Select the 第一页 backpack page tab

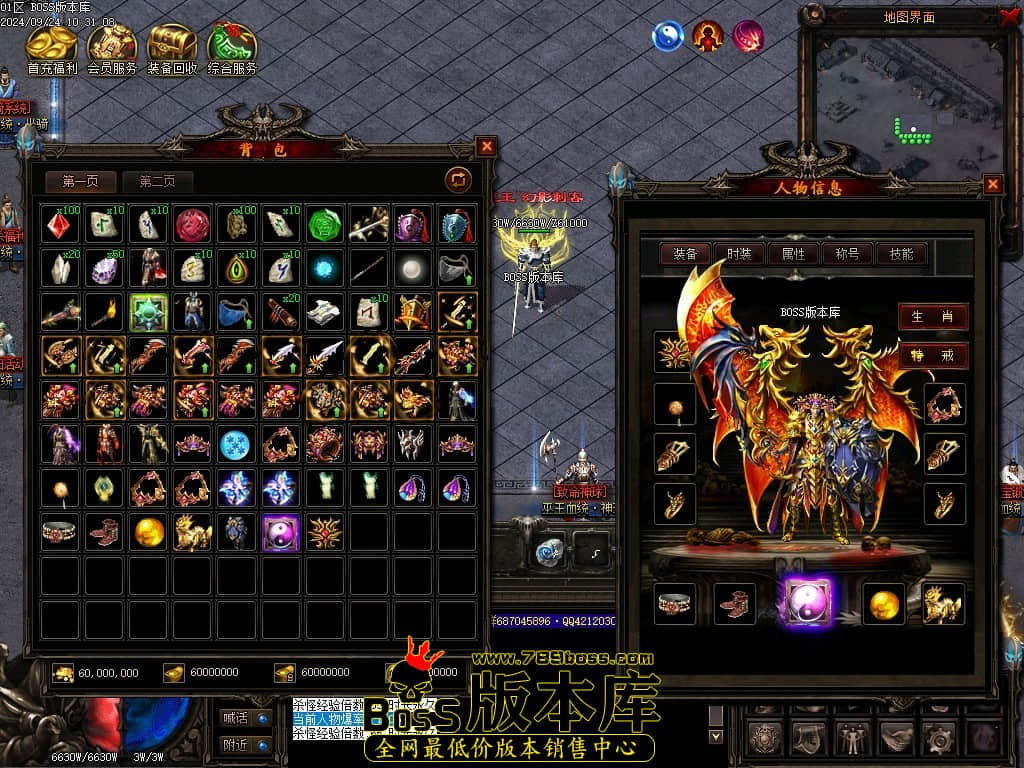(x=81, y=181)
